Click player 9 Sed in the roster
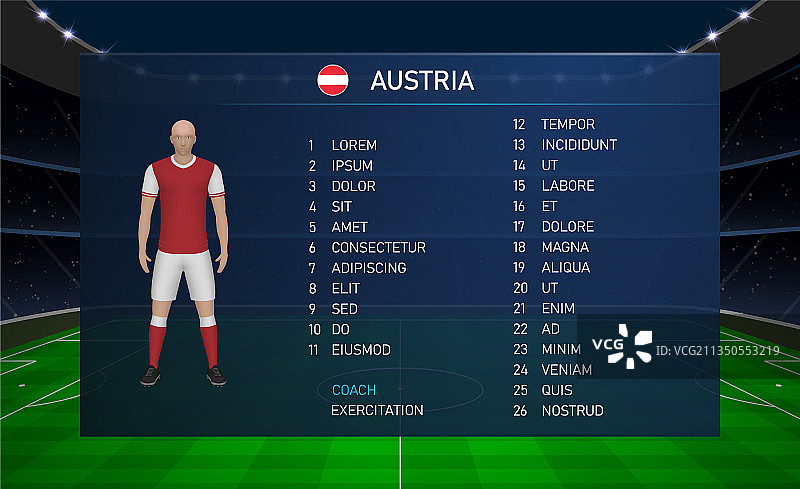Image resolution: width=800 pixels, height=489 pixels. [344, 309]
